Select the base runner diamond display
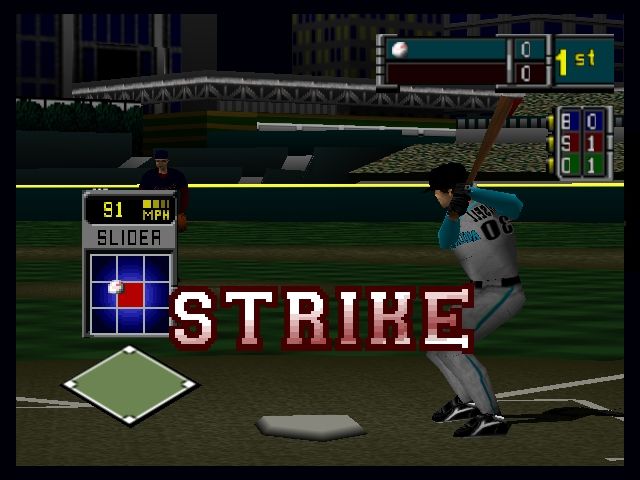 [x=129, y=386]
